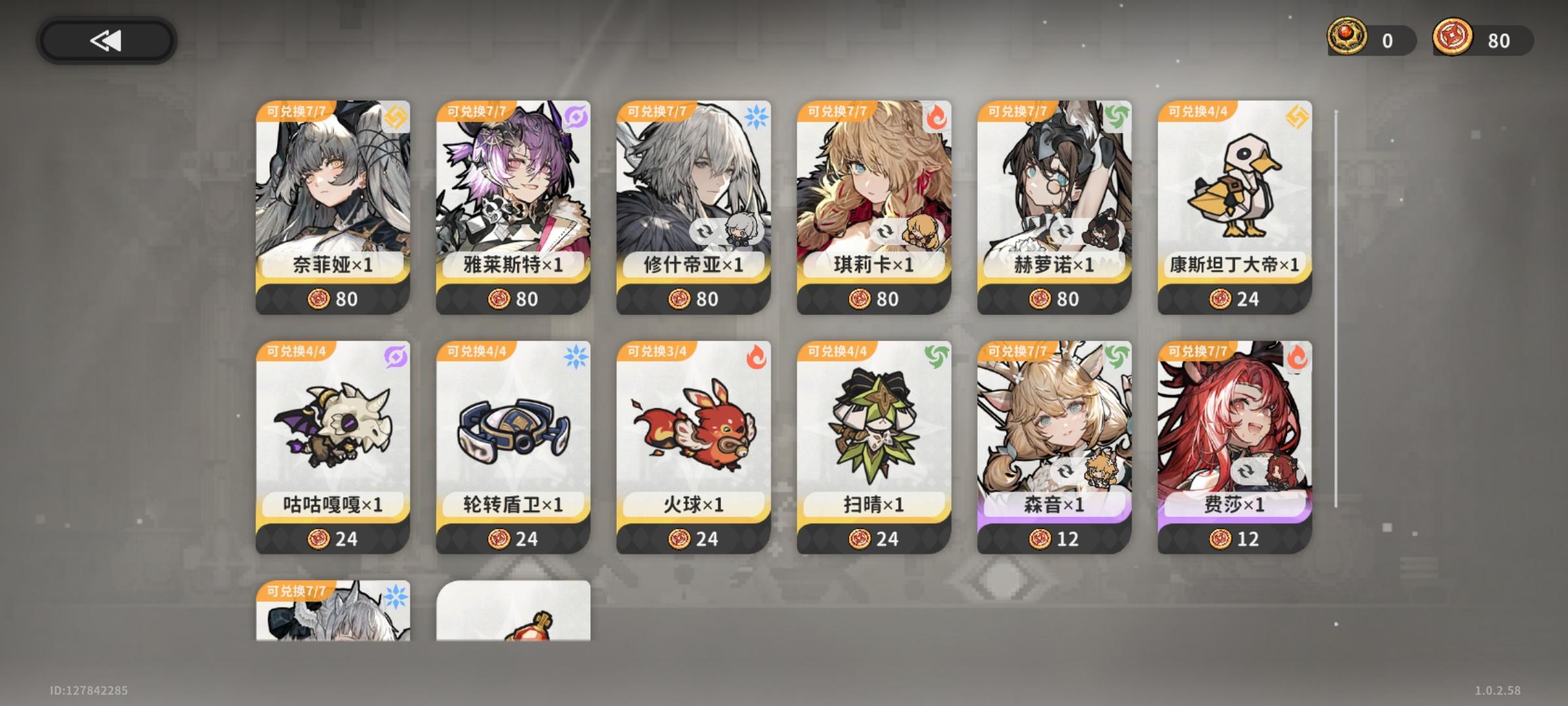Click the wind element icon on 扫晴 card

[936, 356]
